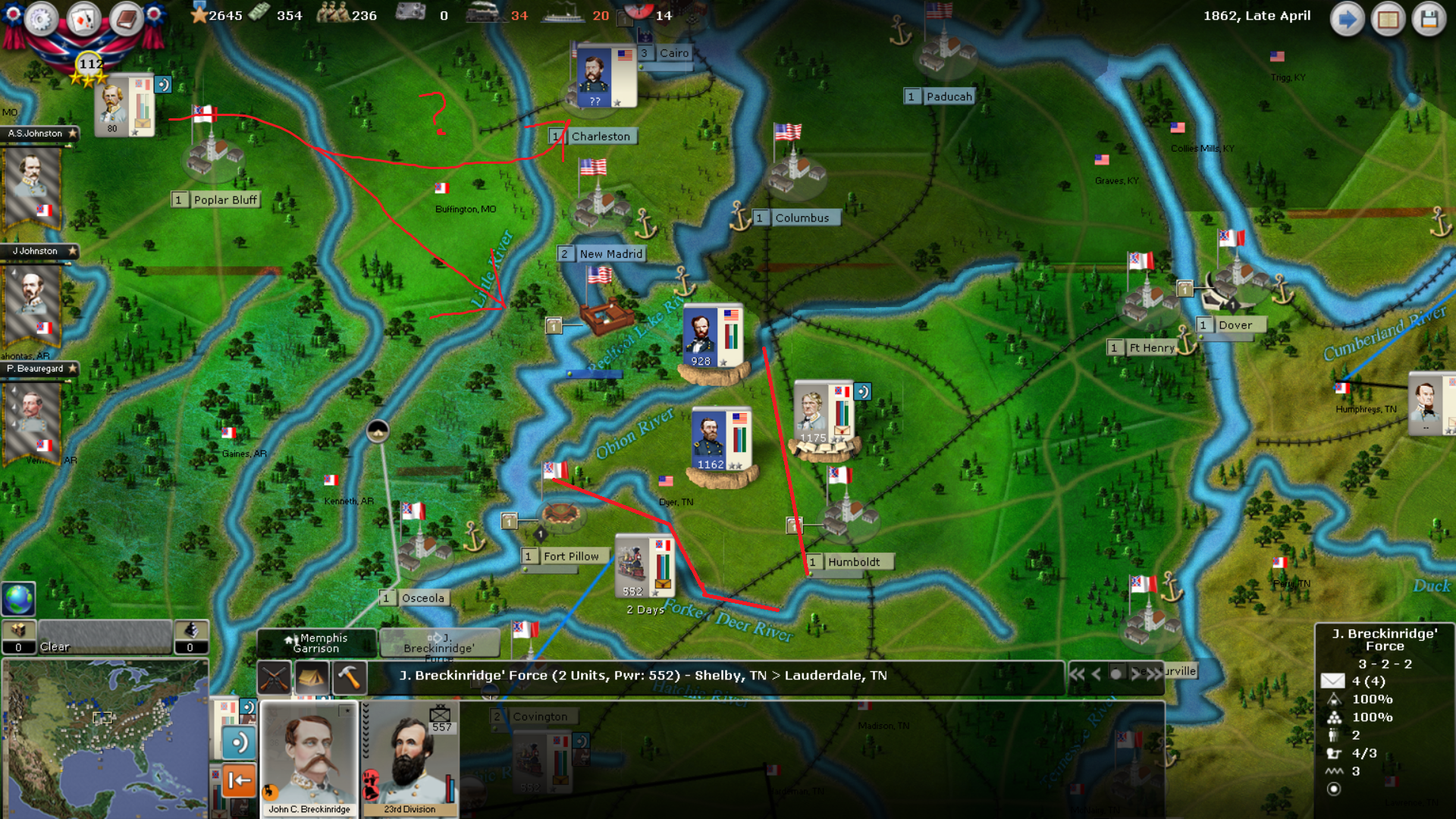This screenshot has width=1456, height=819.
Task: Toggle the orange exit arrow on the left
Action: (239, 781)
